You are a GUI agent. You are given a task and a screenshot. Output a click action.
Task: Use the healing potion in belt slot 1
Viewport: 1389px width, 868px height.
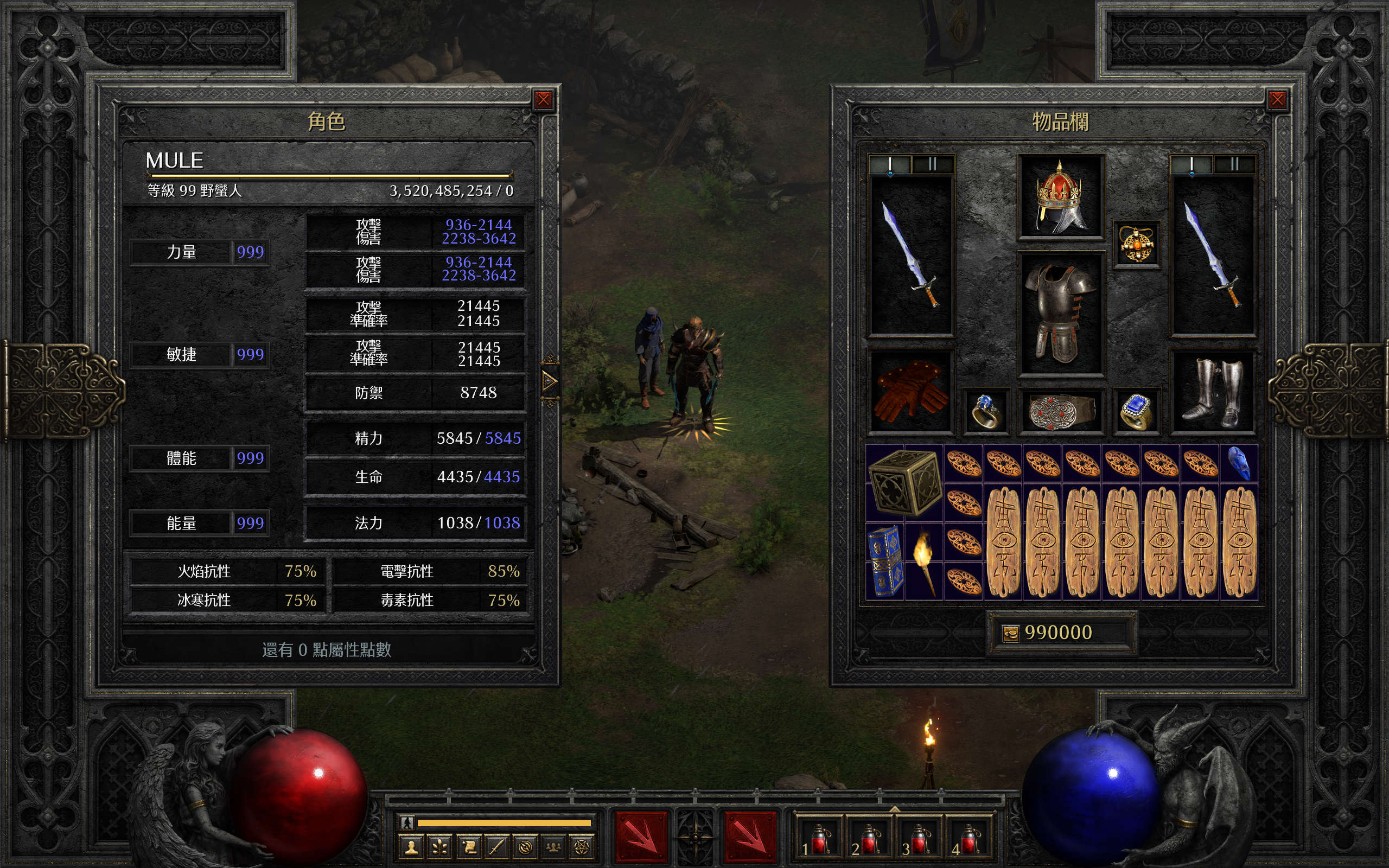click(818, 839)
